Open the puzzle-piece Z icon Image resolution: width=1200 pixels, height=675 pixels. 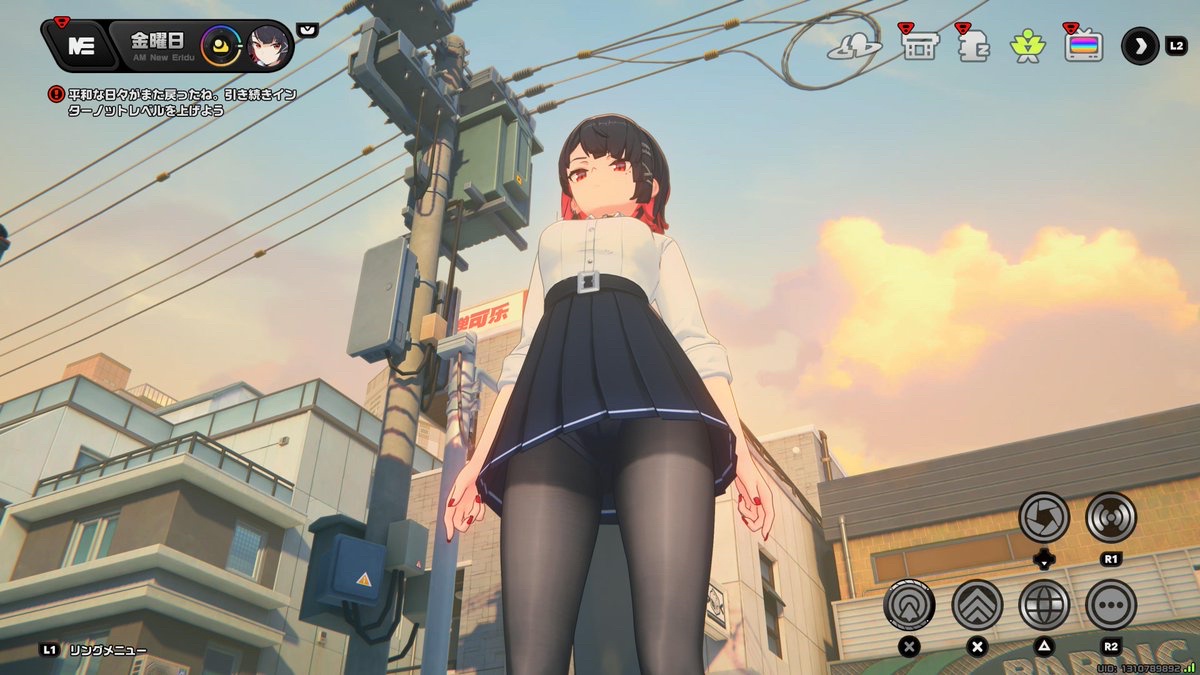click(973, 46)
